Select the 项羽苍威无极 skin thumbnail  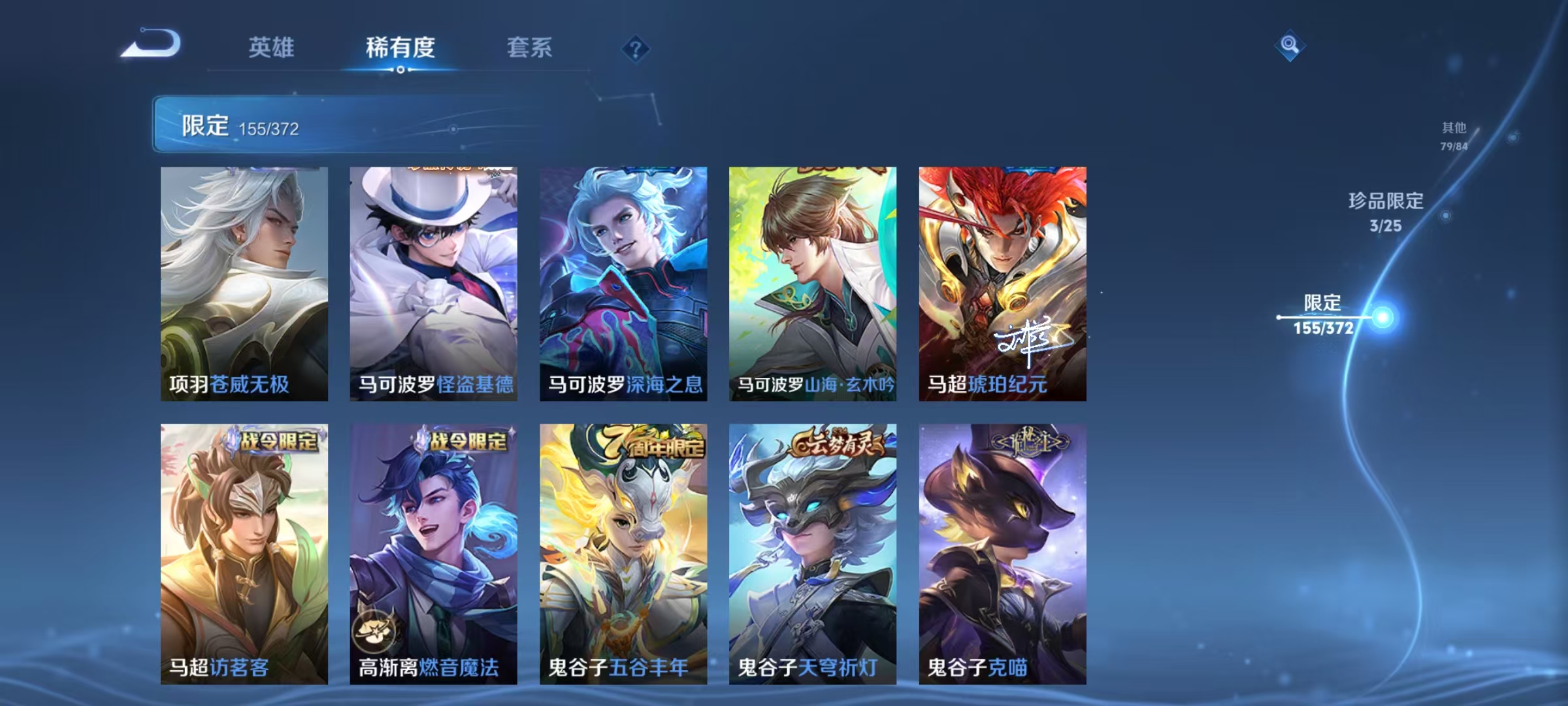point(242,281)
